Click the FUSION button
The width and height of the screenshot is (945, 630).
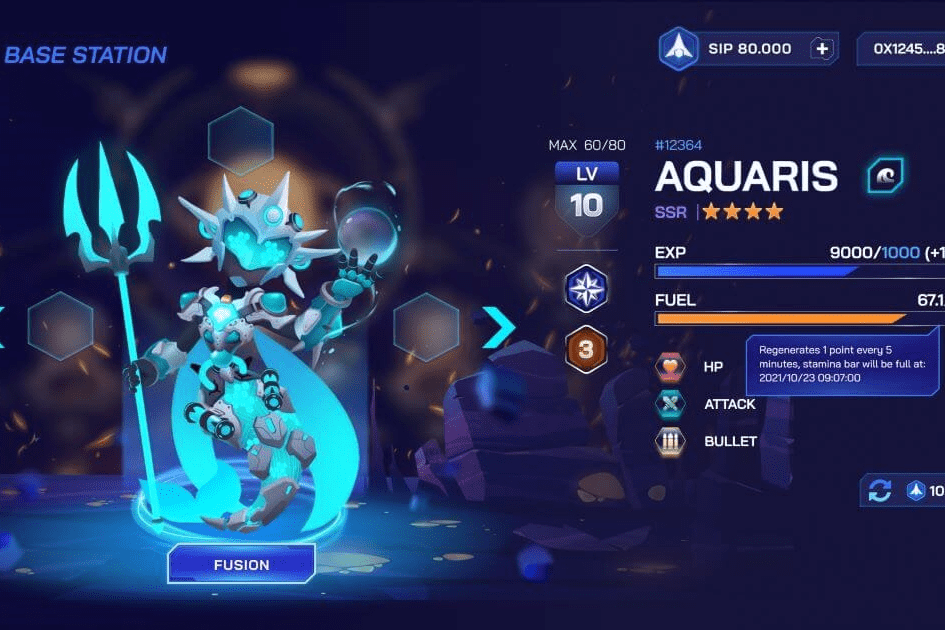tap(241, 565)
